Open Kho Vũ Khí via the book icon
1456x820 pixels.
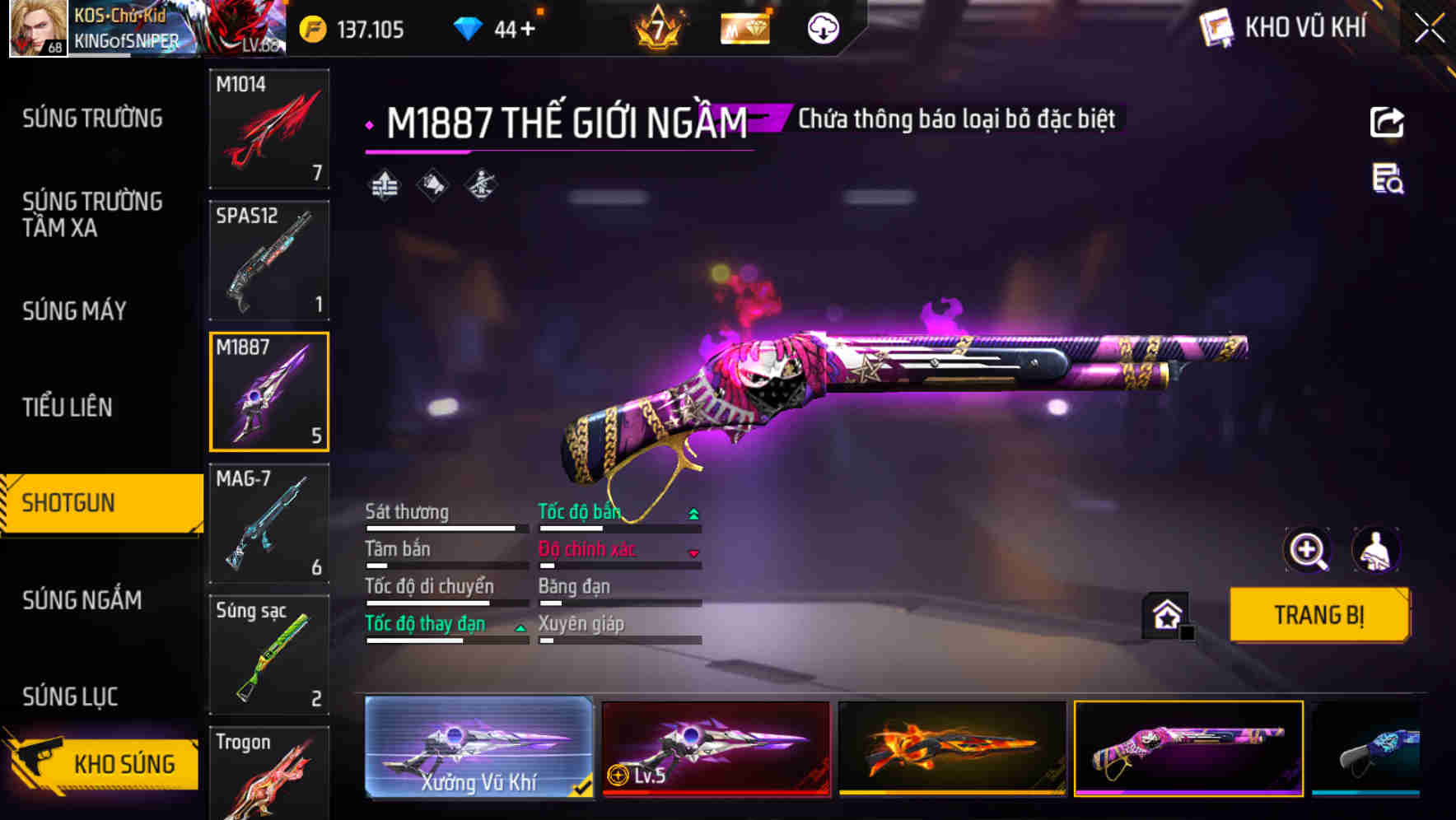click(1216, 27)
